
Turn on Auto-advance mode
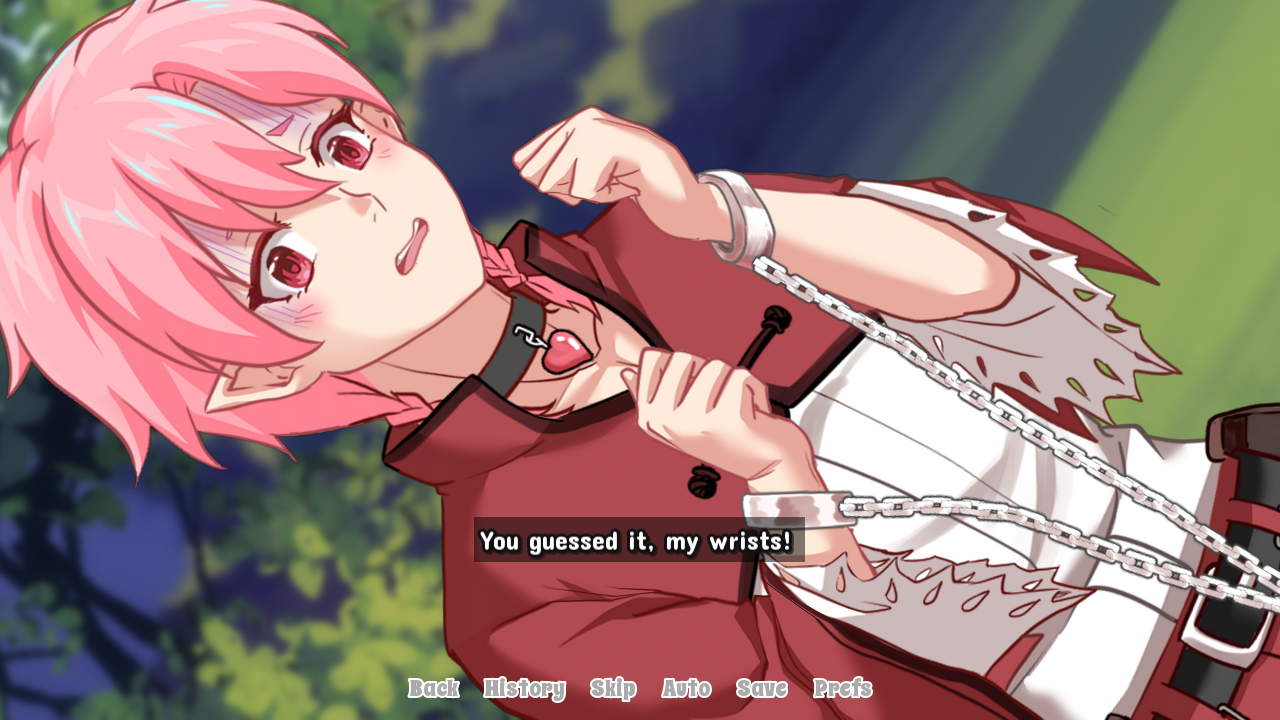click(686, 689)
